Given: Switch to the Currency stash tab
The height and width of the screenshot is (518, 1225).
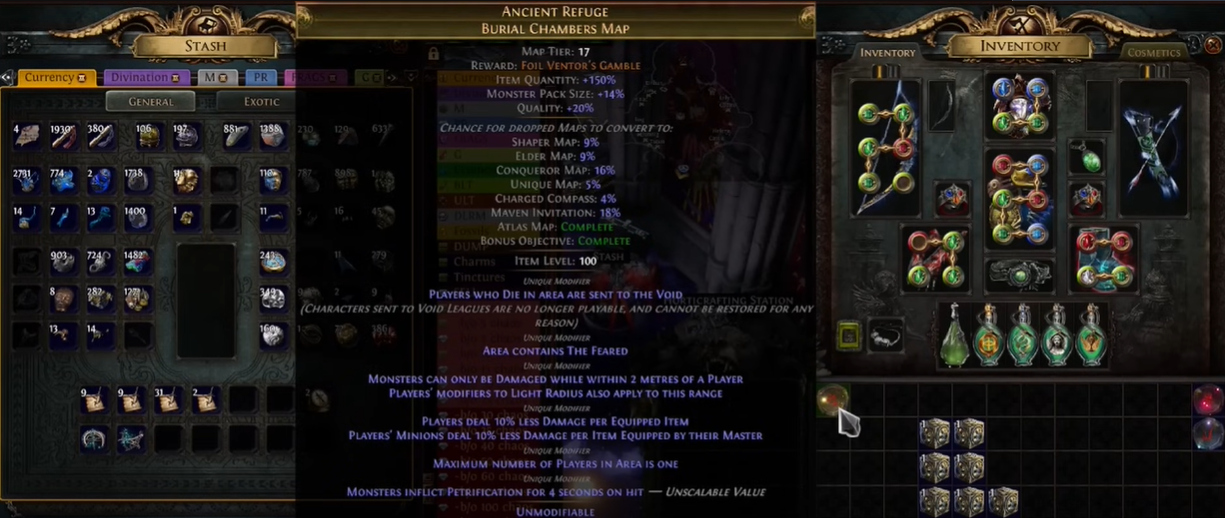Looking at the screenshot, I should coord(50,78).
